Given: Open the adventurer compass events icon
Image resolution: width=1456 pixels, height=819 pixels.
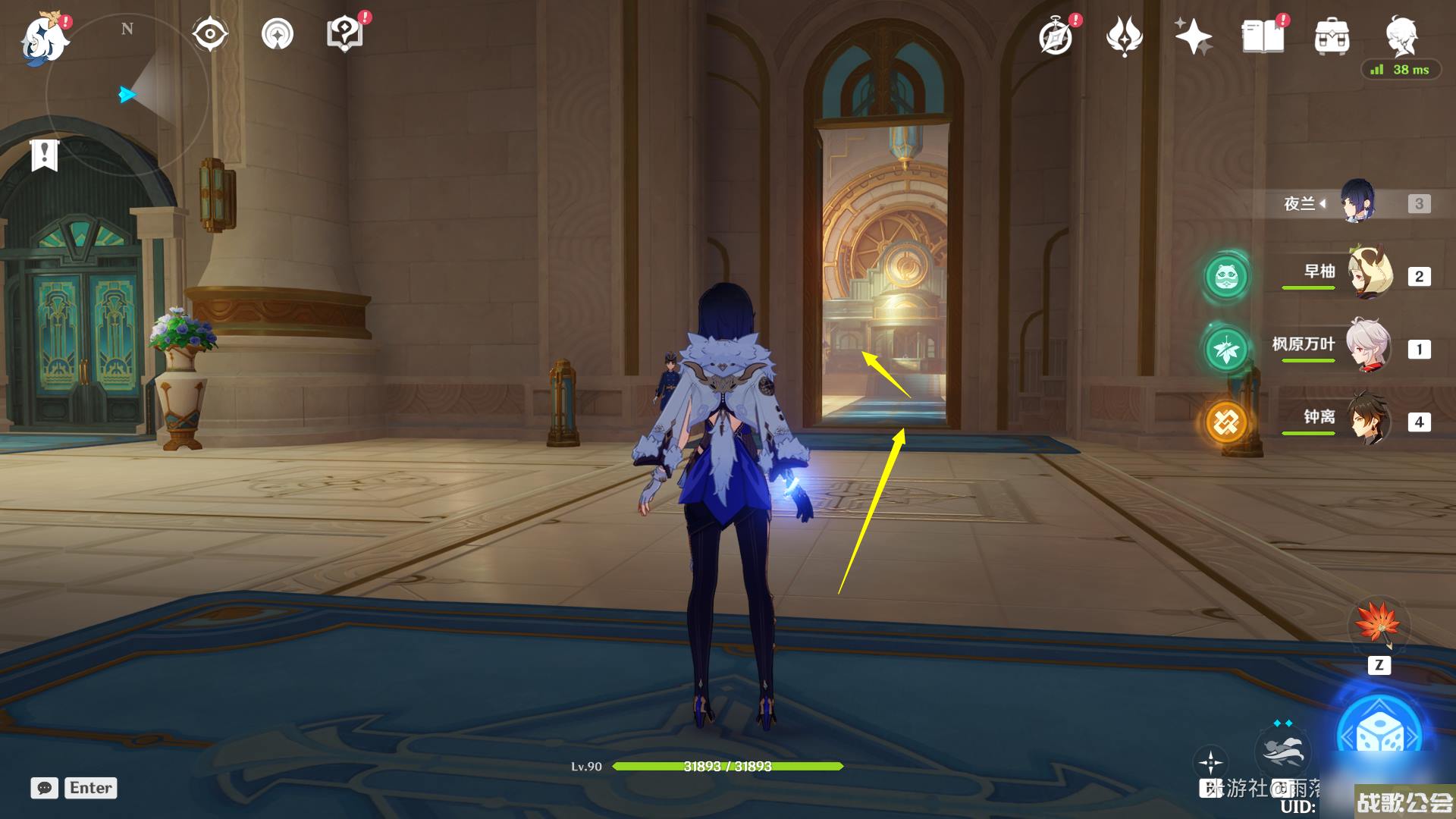Looking at the screenshot, I should pyautogui.click(x=1056, y=36).
